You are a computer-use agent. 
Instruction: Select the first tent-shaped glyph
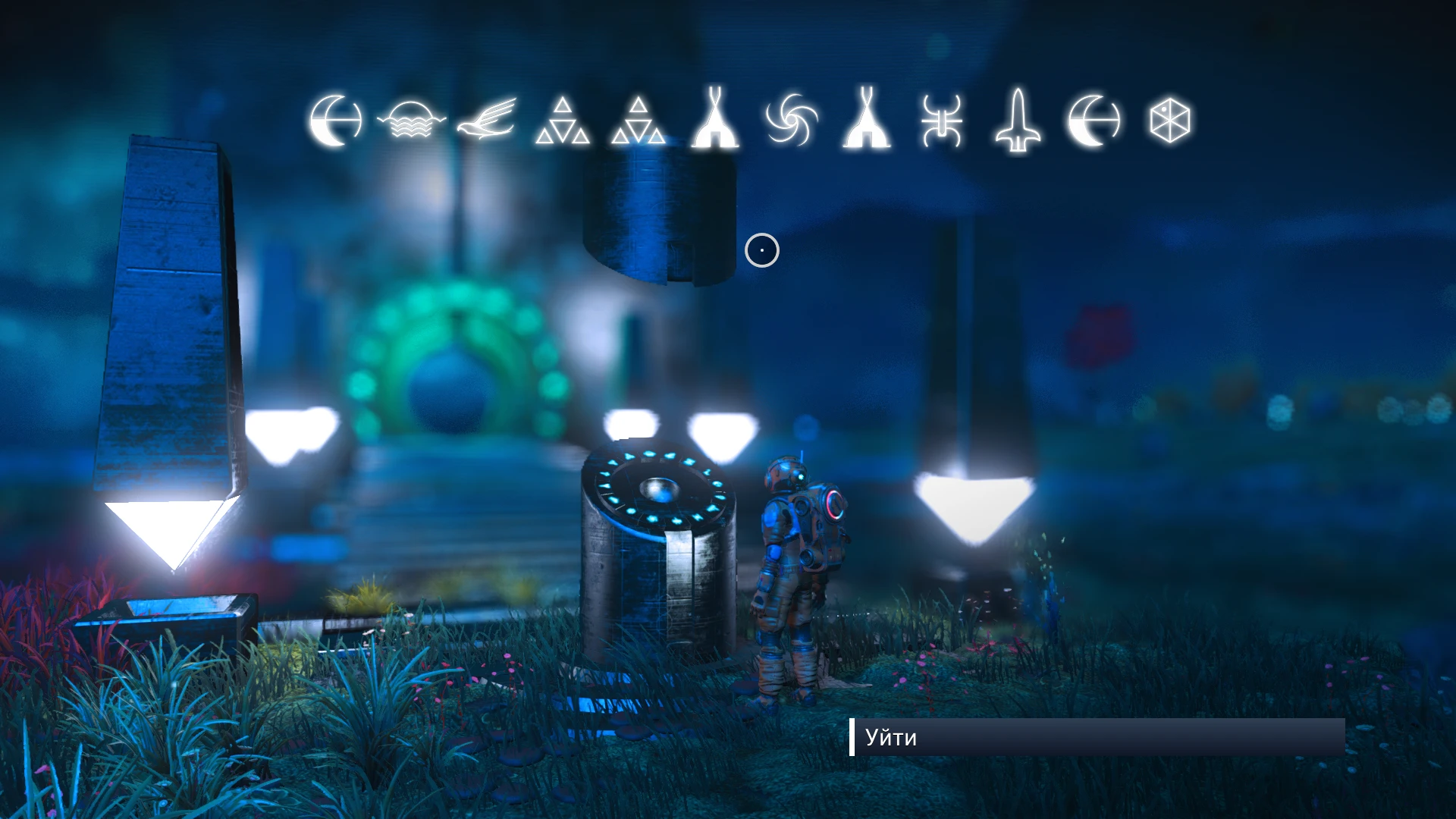pos(716,121)
